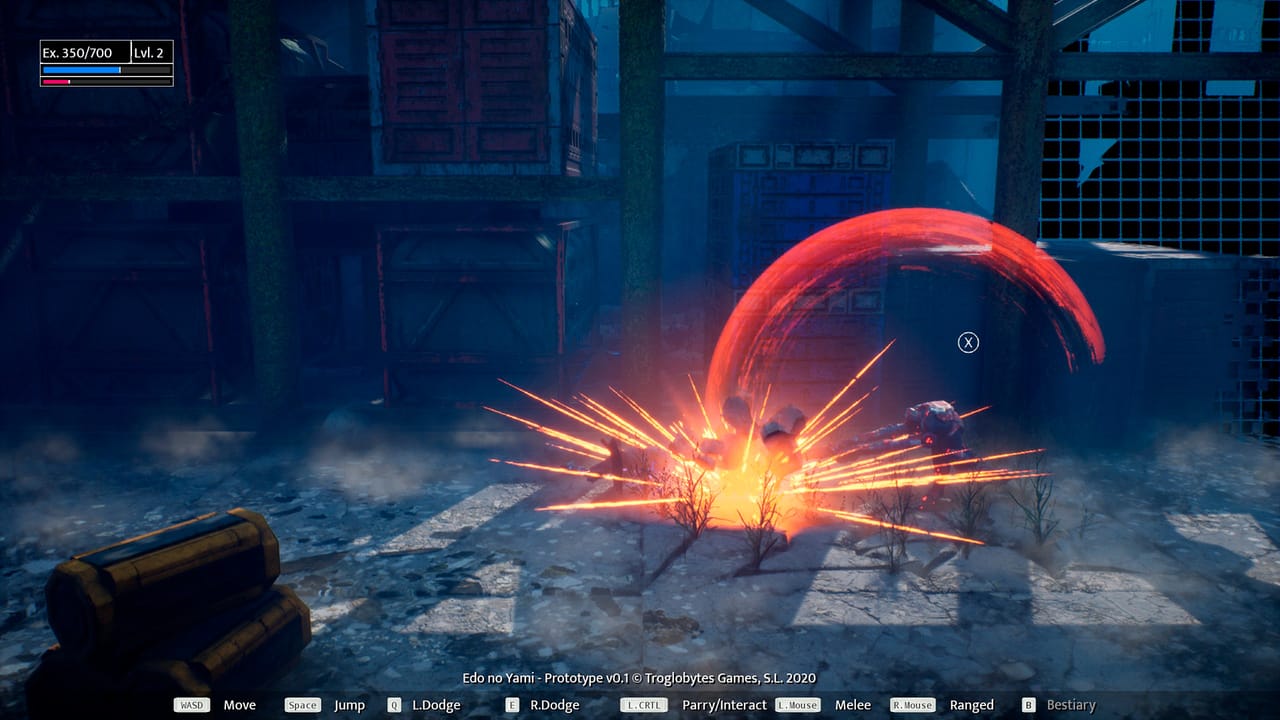Select the Jump label in the control bar
1280x720 pixels.
tap(350, 704)
